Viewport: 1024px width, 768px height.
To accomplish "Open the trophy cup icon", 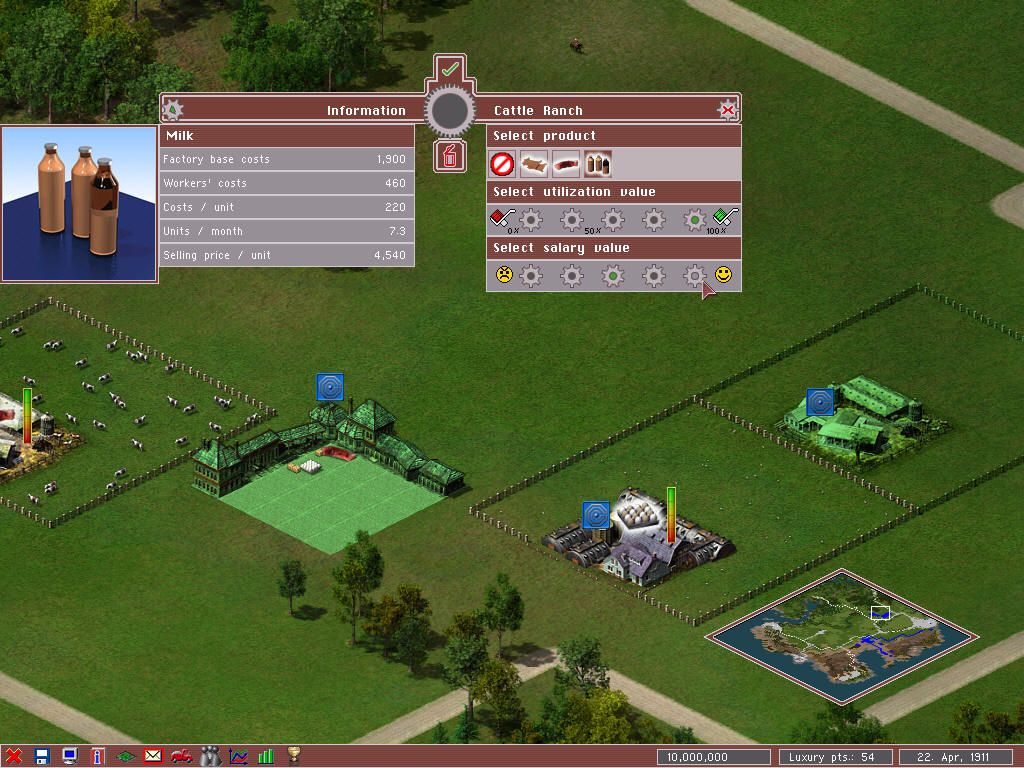I will click(x=294, y=756).
